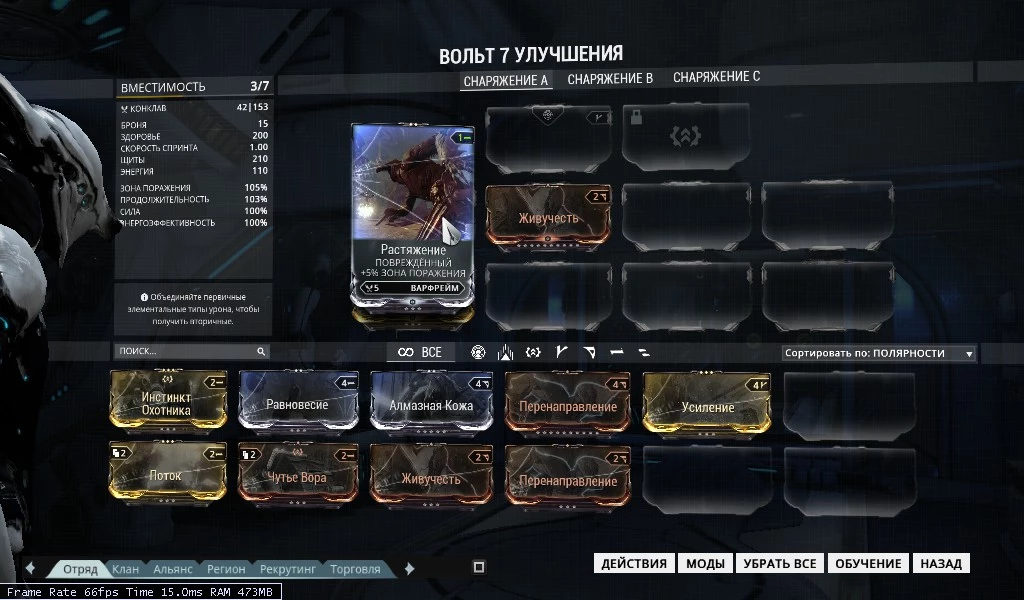Screen dimensions: 1024x600
Task: Open the Торговля chat tab
Action: click(355, 569)
